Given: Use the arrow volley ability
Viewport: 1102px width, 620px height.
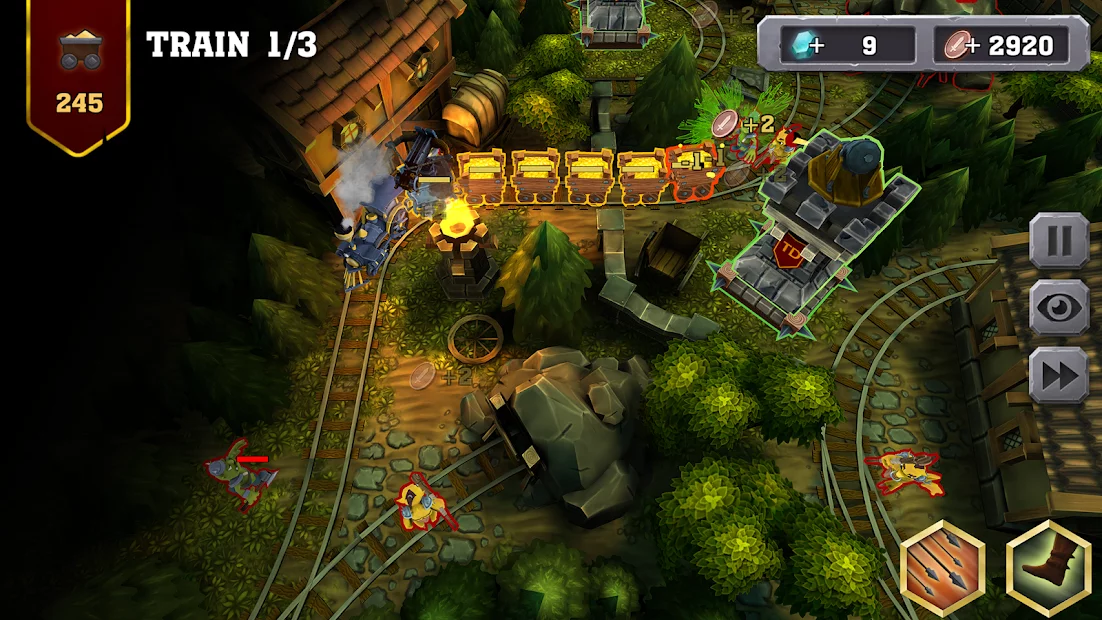Looking at the screenshot, I should tap(943, 567).
